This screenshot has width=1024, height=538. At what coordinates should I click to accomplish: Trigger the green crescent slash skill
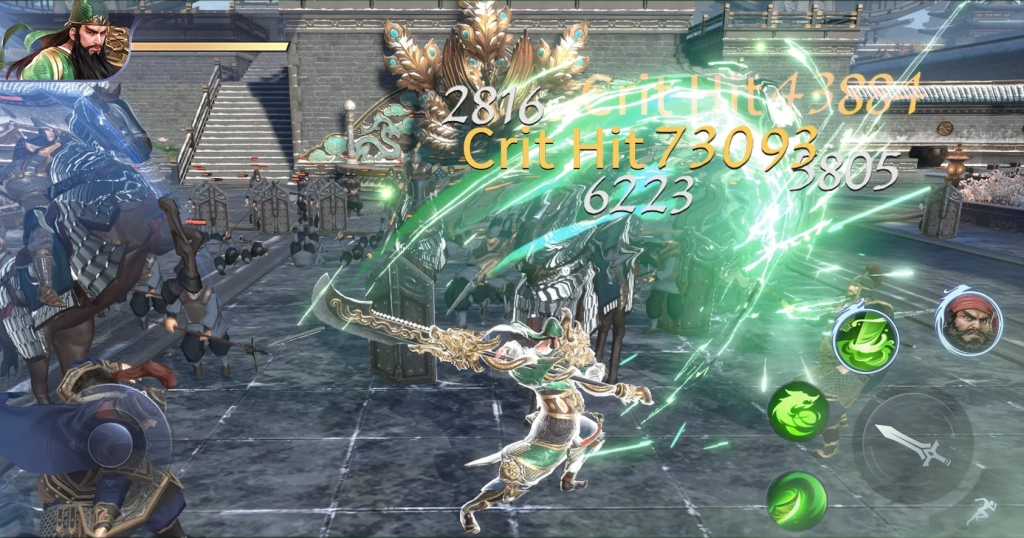(x=797, y=499)
